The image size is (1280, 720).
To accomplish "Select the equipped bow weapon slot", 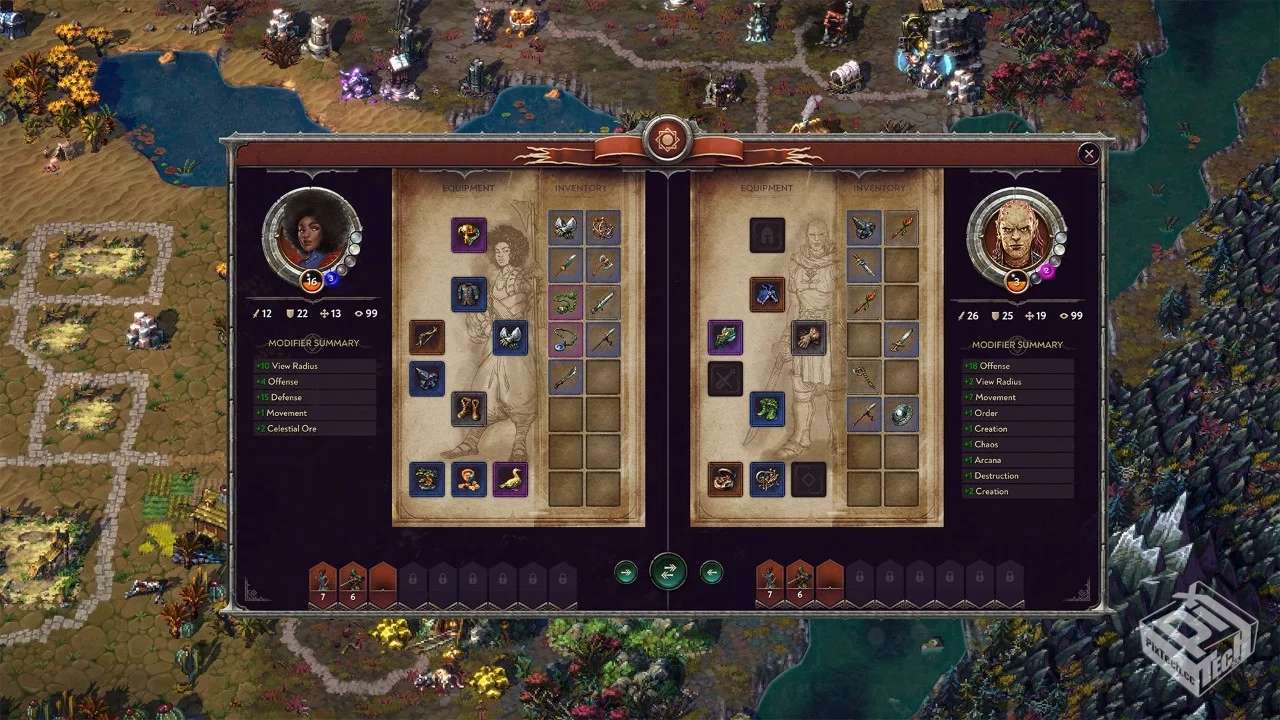I will click(427, 338).
